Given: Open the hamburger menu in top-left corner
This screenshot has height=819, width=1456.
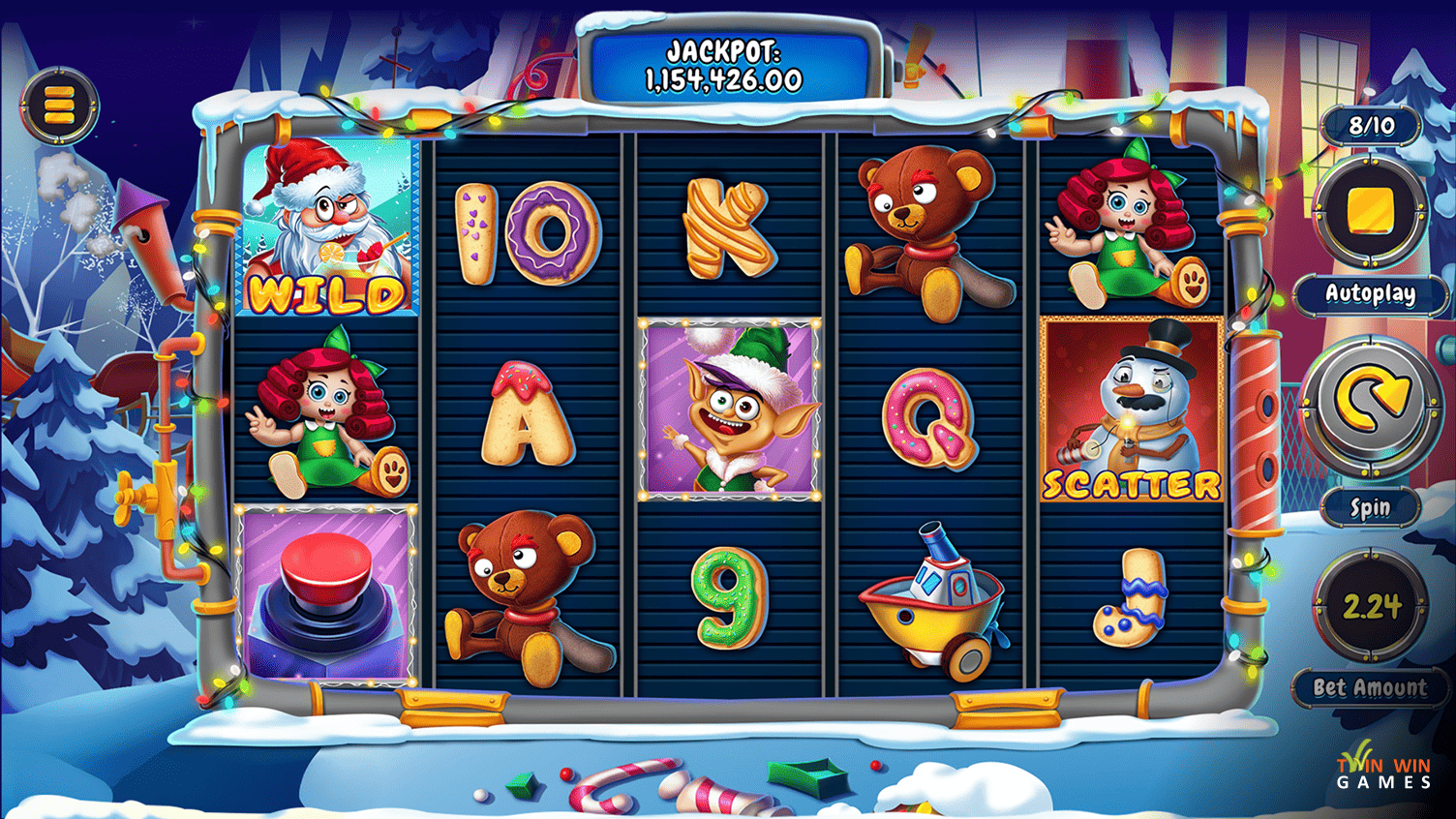Looking at the screenshot, I should (x=60, y=104).
